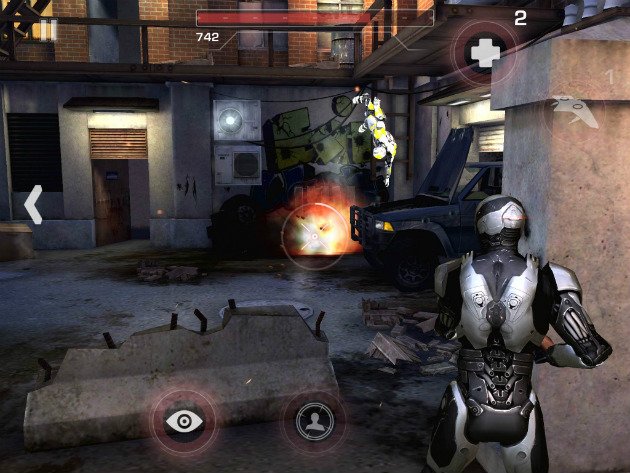Call in the drone strike ability
Screen dimensions: 630x473
tap(575, 110)
